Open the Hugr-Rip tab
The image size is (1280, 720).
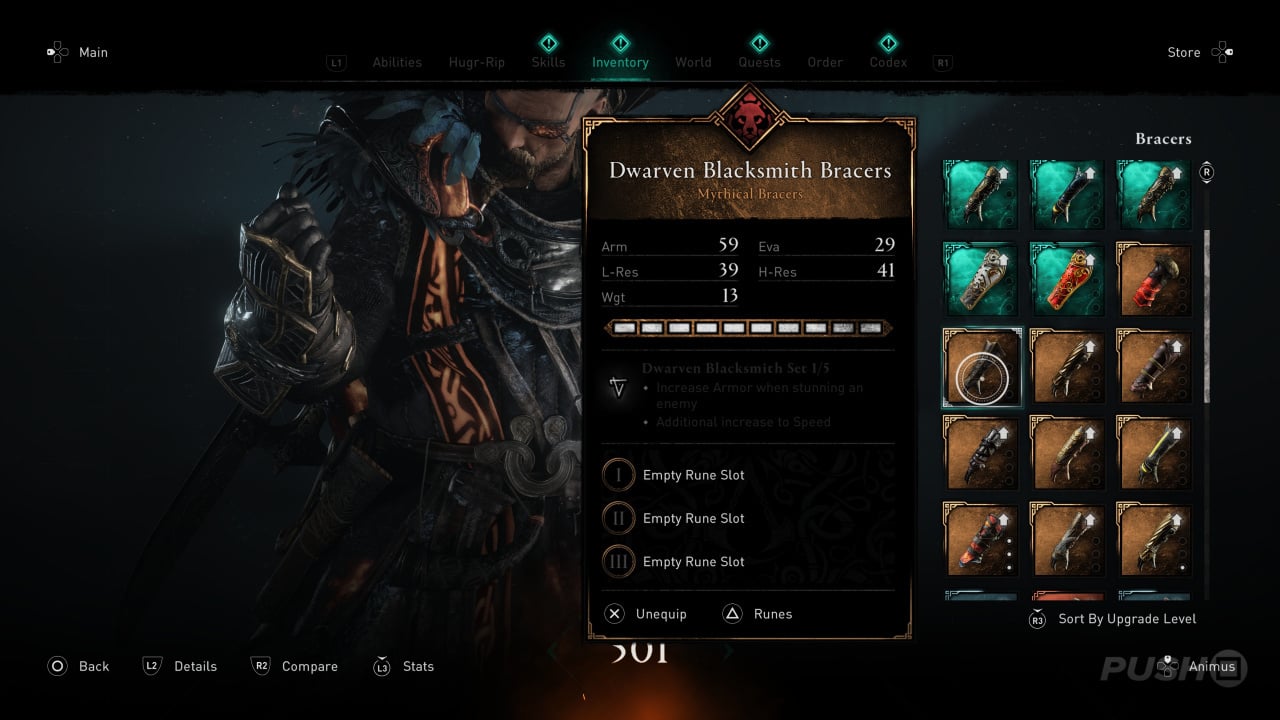477,62
